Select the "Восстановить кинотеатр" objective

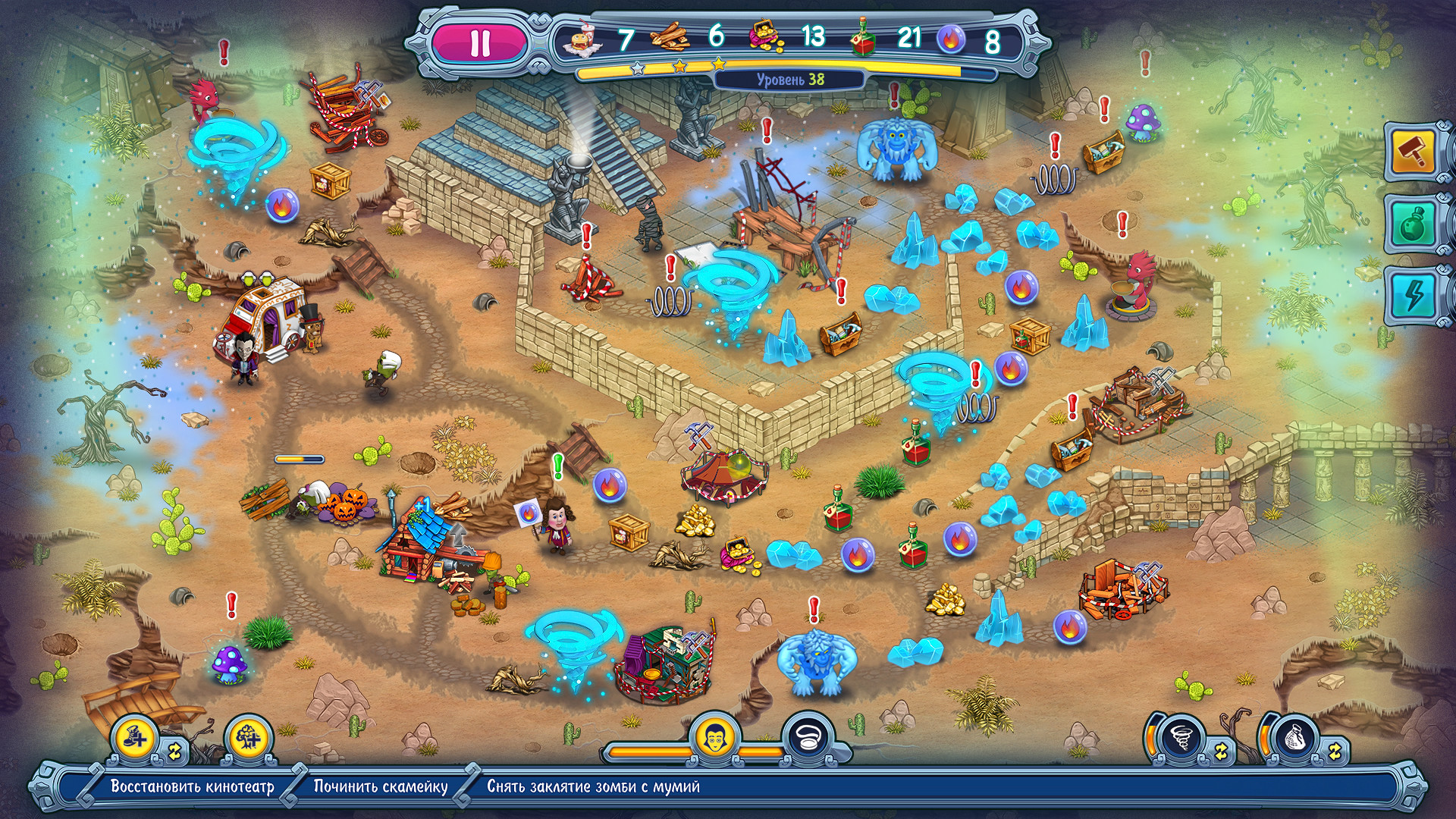pyautogui.click(x=193, y=786)
